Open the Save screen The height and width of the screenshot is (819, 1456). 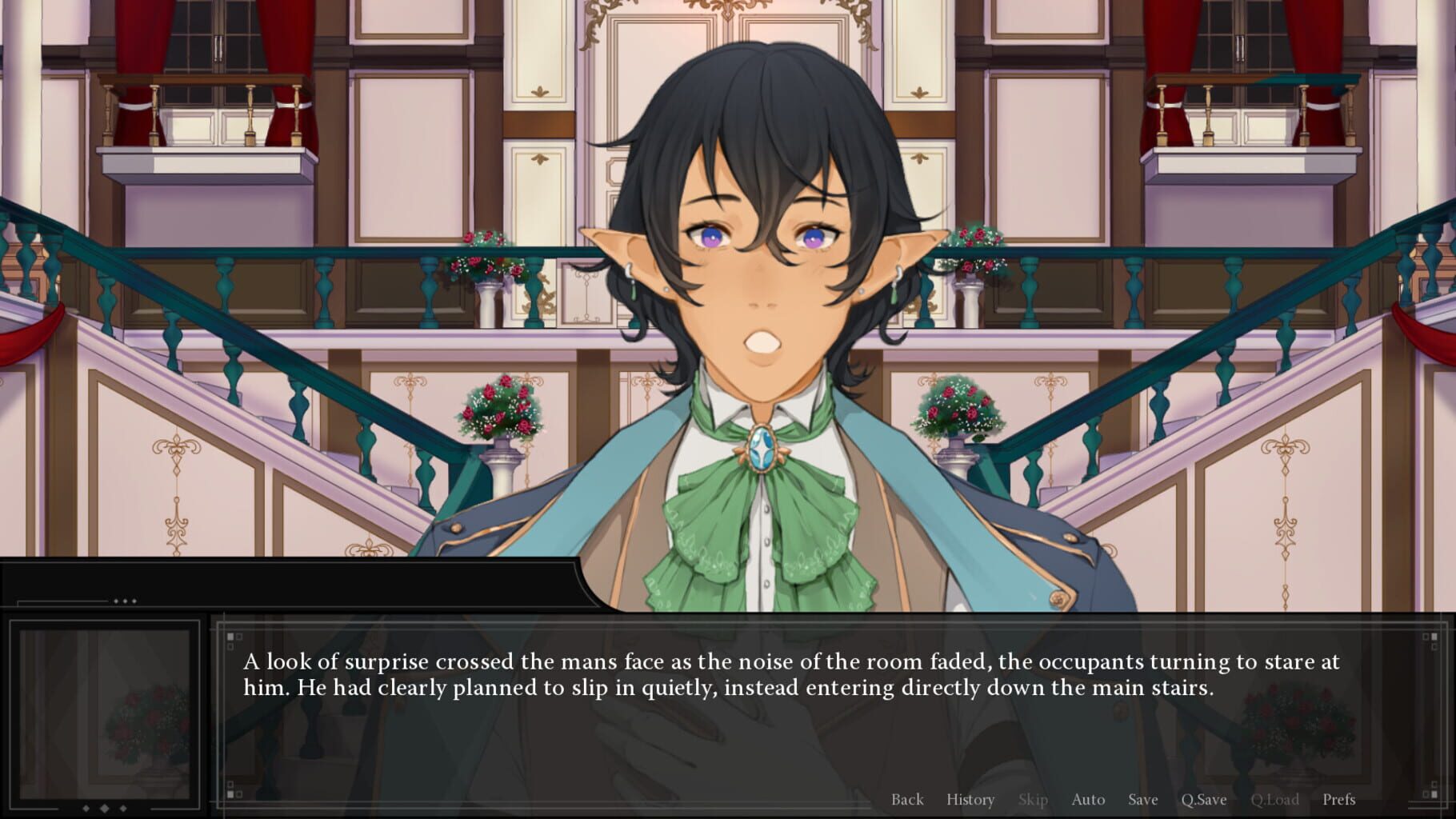1142,799
